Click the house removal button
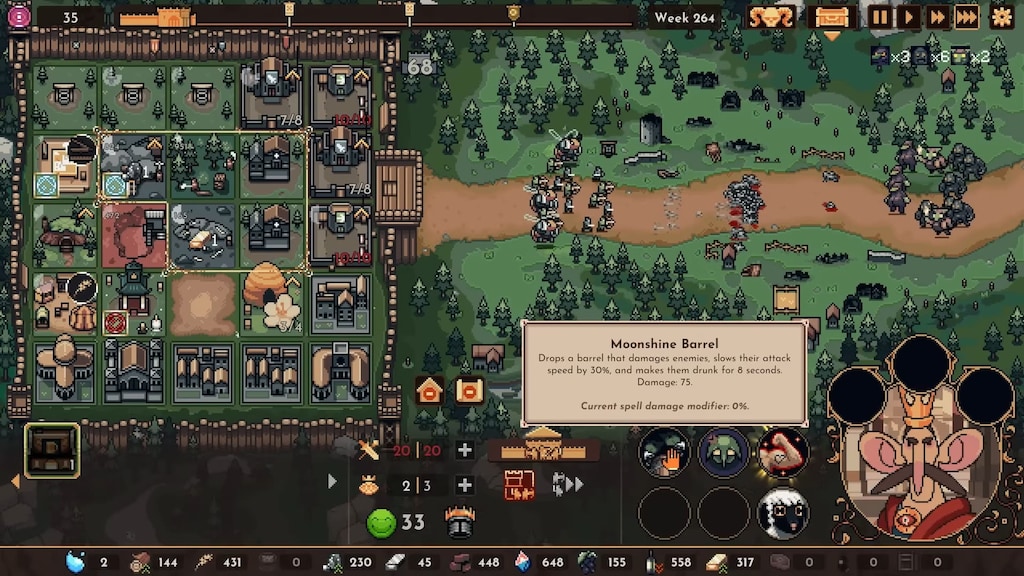 (430, 391)
